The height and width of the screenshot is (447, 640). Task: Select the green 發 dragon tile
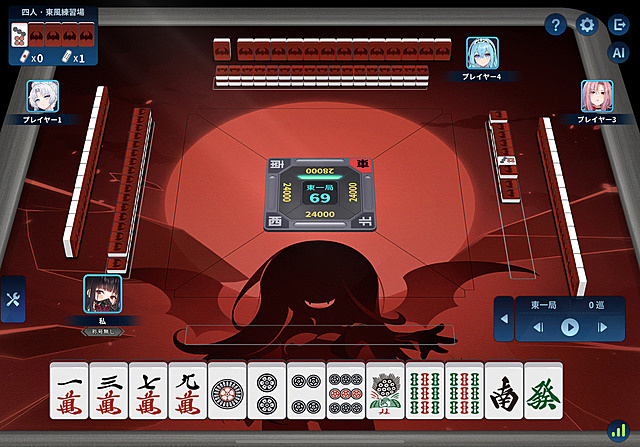click(543, 390)
